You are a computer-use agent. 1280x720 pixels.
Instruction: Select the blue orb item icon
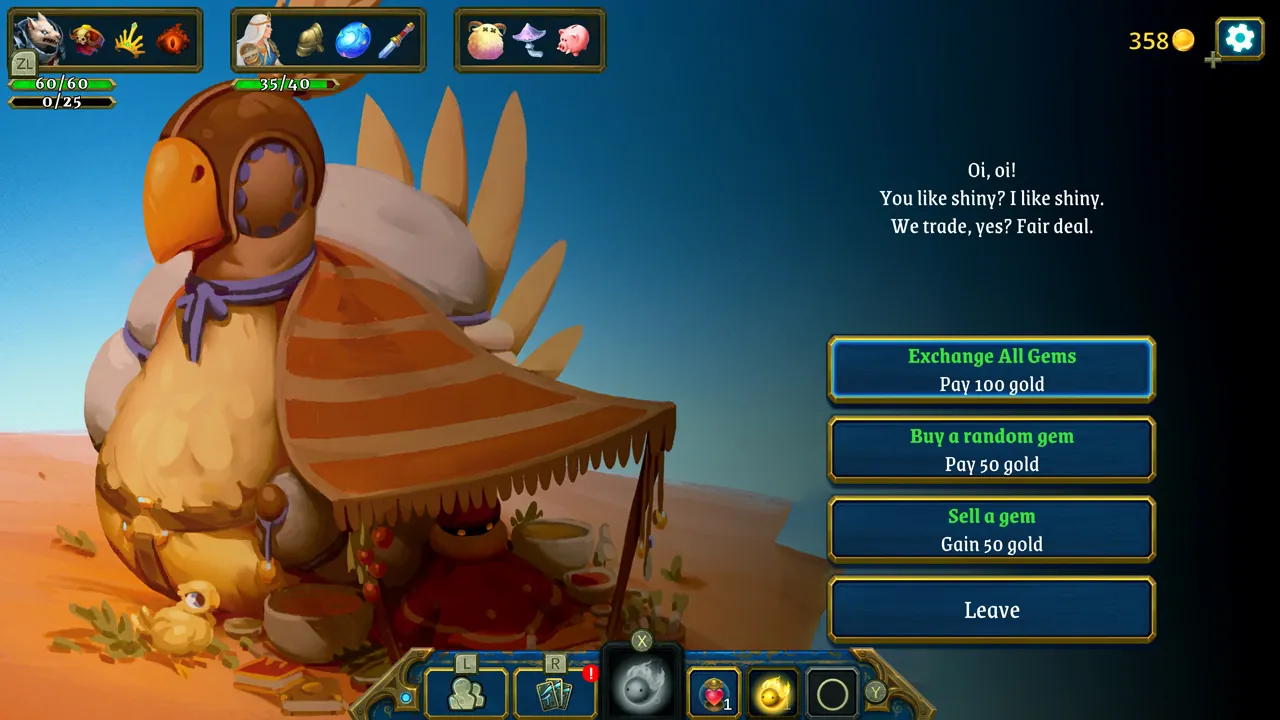tap(352, 40)
